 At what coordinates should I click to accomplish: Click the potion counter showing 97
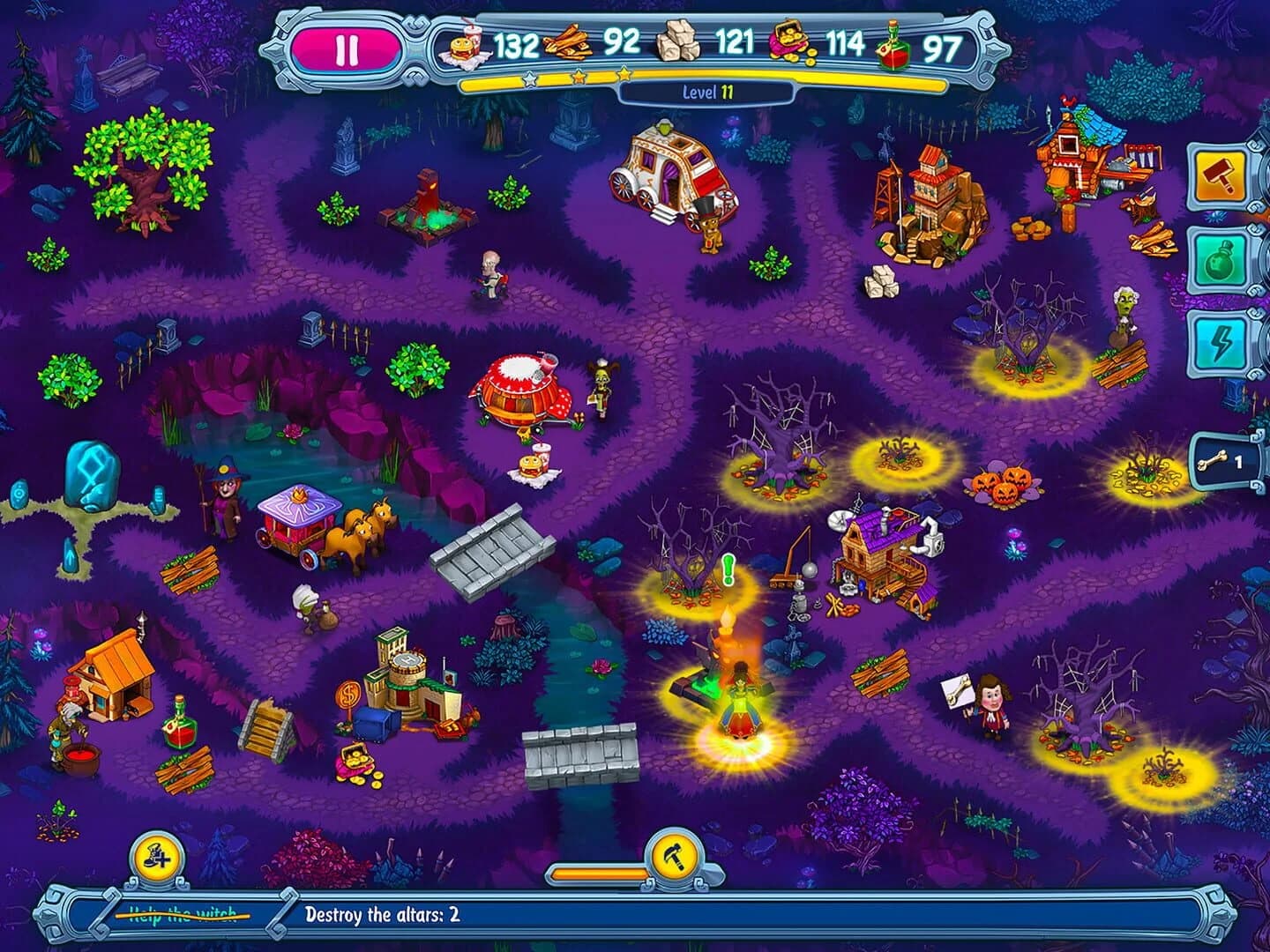[943, 41]
